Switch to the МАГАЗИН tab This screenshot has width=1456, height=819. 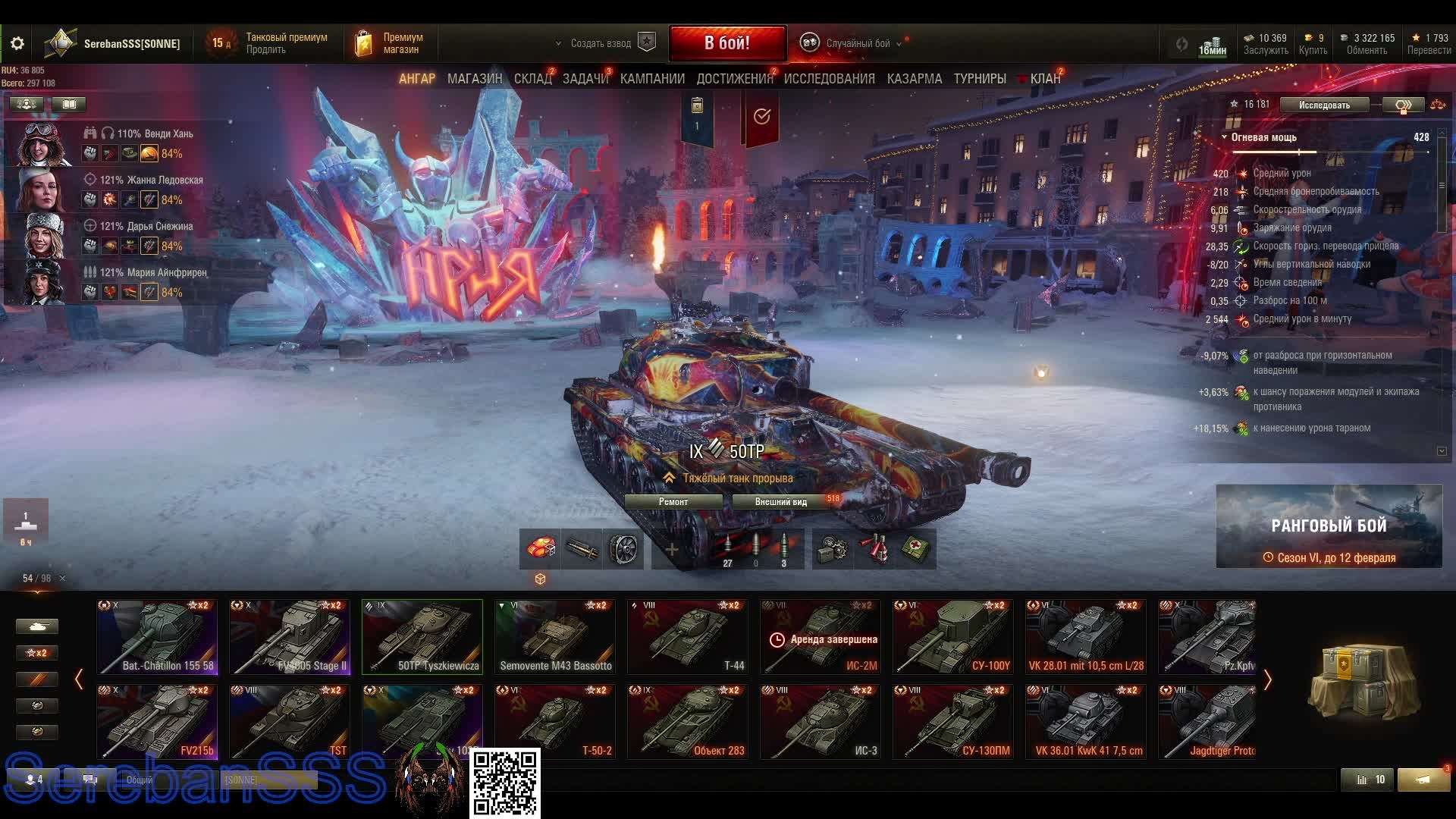(474, 79)
